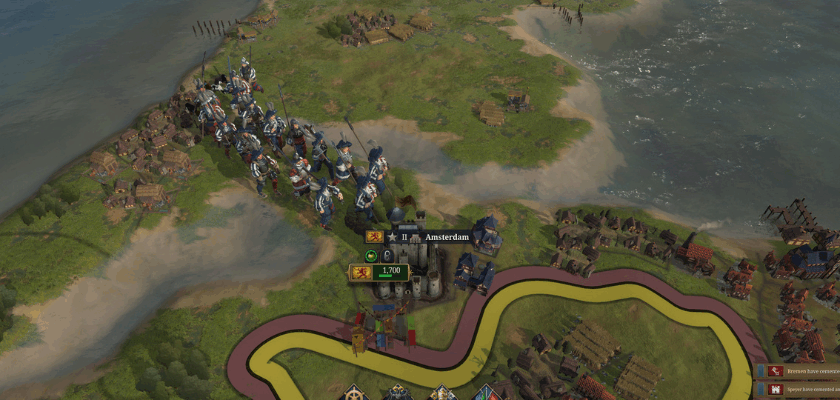Select the ship wheel map mode icon
840x400 pixels.
[356, 392]
